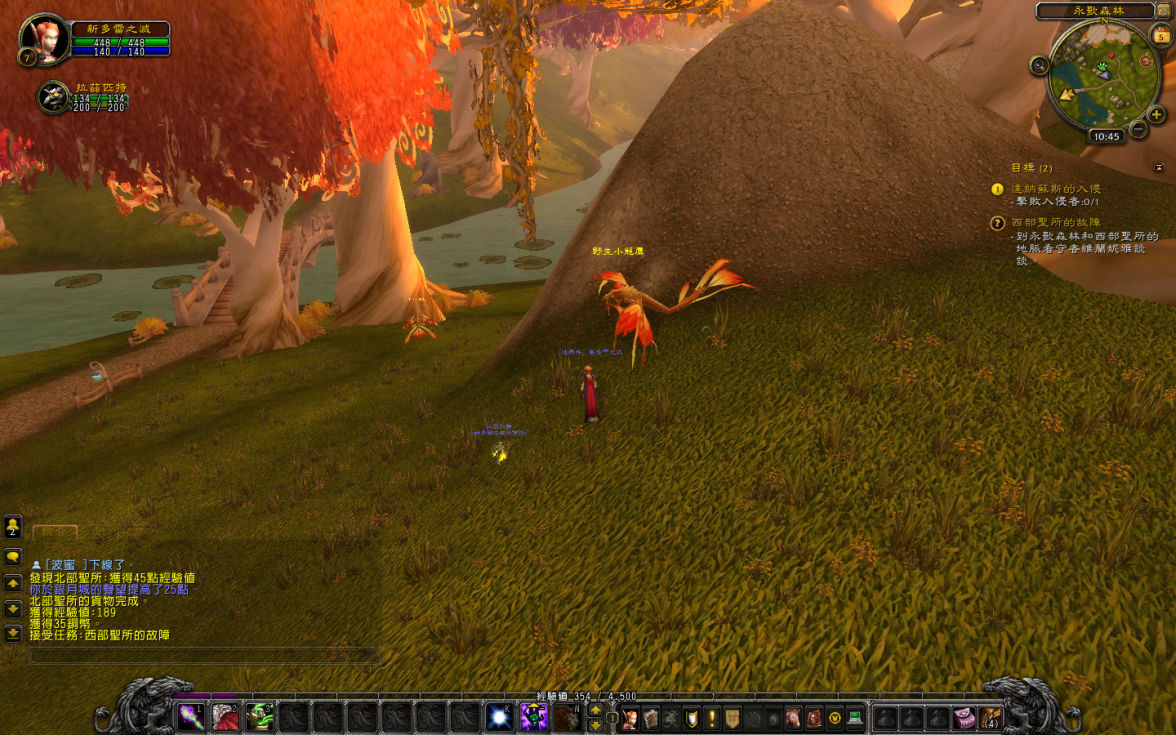Click the player portrait frame

44,39
